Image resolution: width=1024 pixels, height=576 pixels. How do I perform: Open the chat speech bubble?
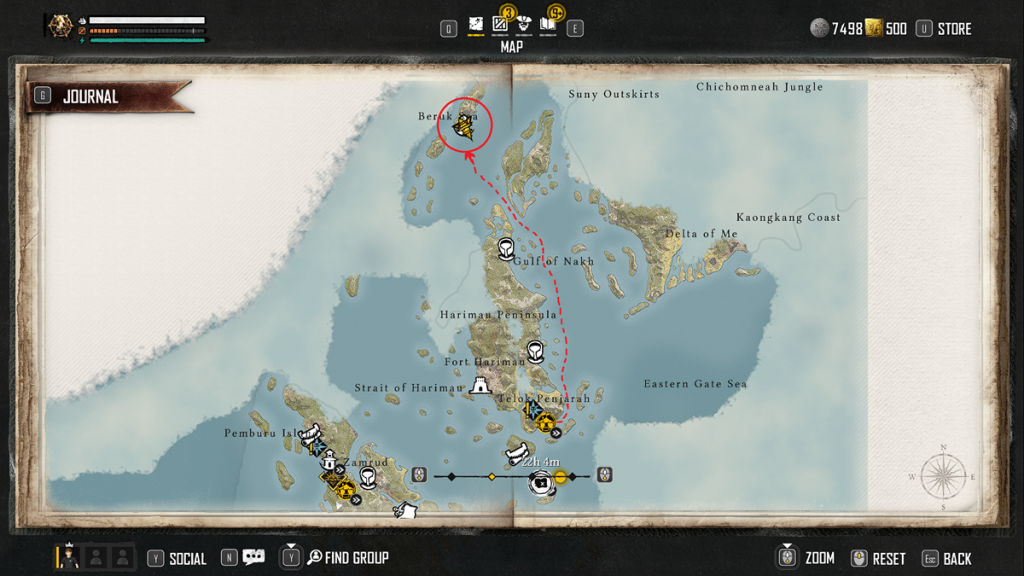tap(253, 558)
